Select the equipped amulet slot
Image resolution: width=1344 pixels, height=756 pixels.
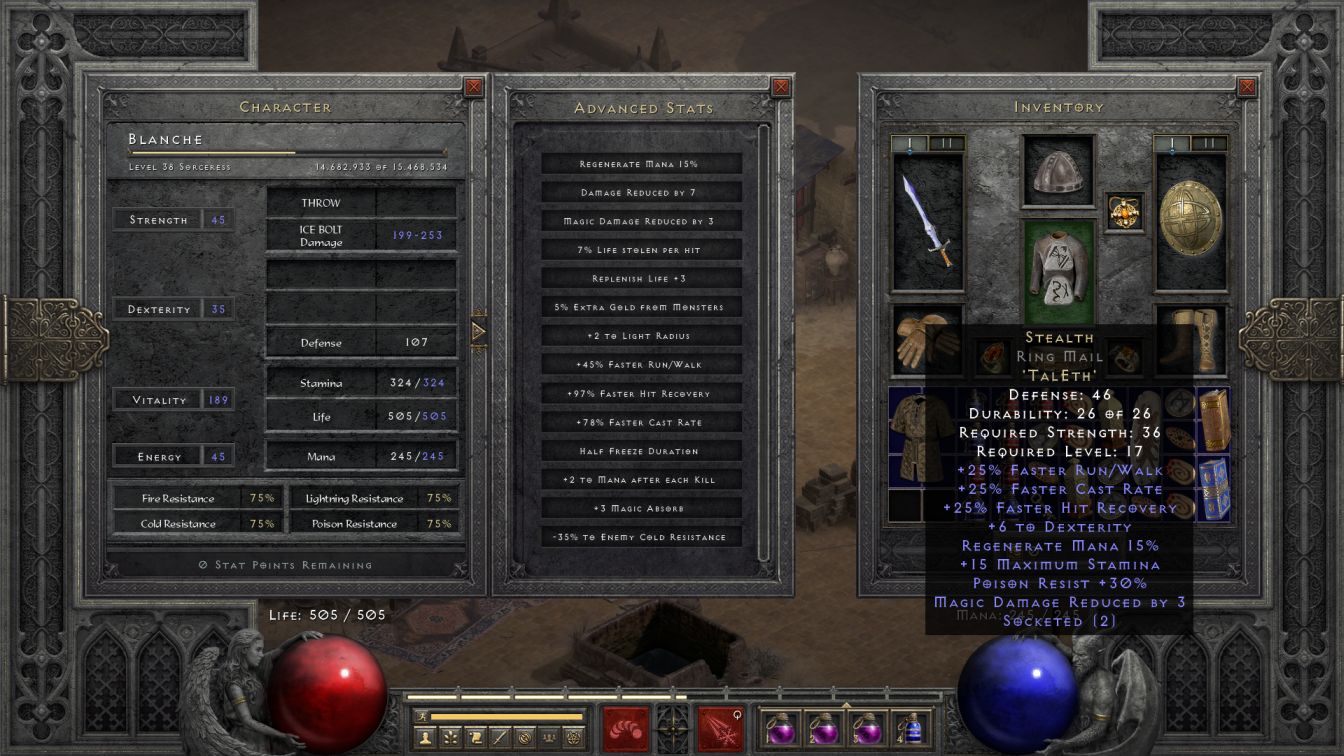point(1125,212)
